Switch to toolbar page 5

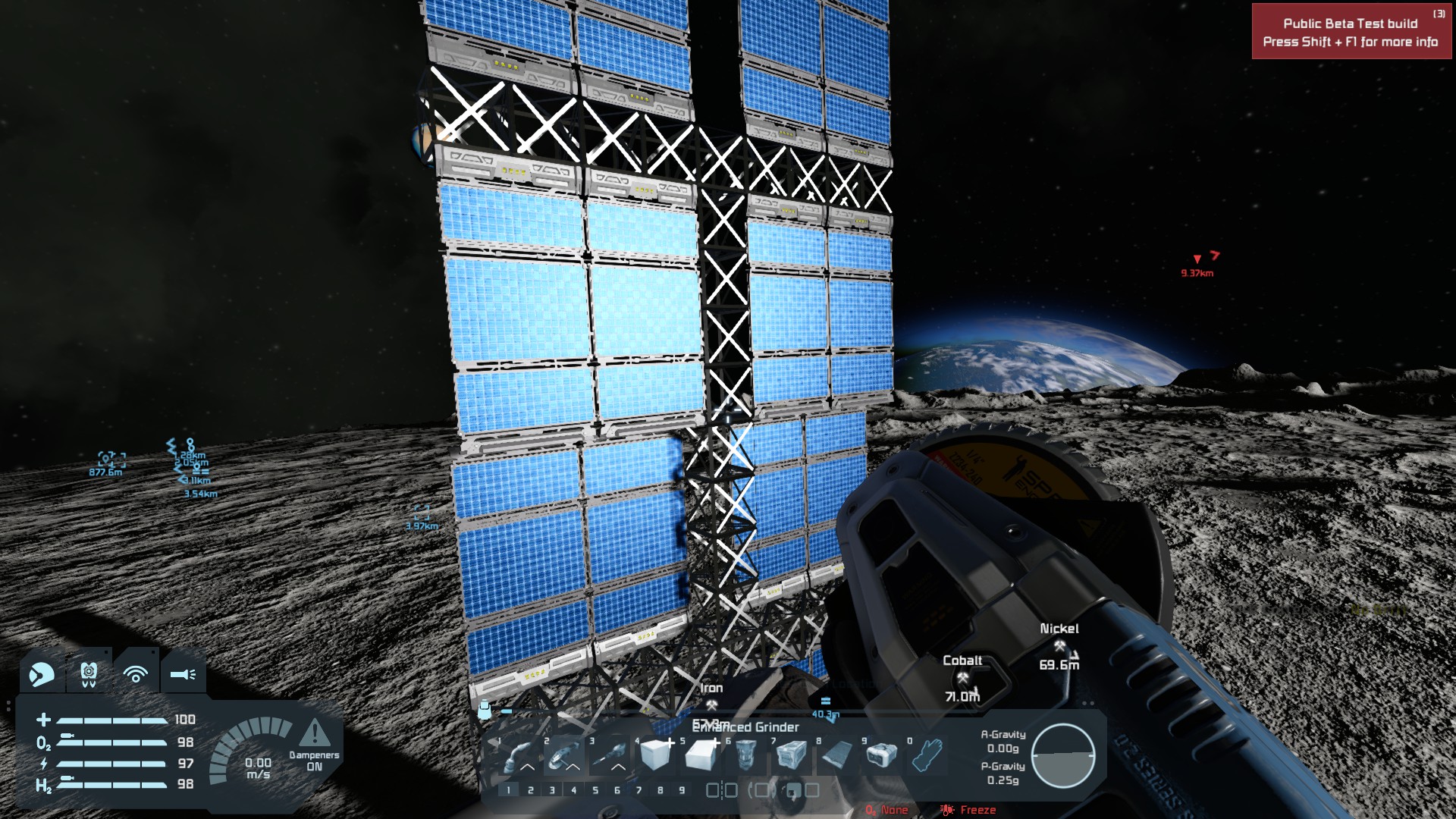click(595, 790)
